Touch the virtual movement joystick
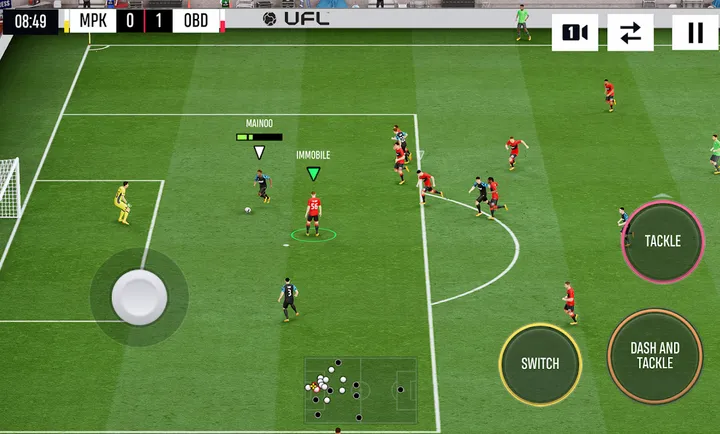Screen dimensions: 720x434 tap(139, 296)
